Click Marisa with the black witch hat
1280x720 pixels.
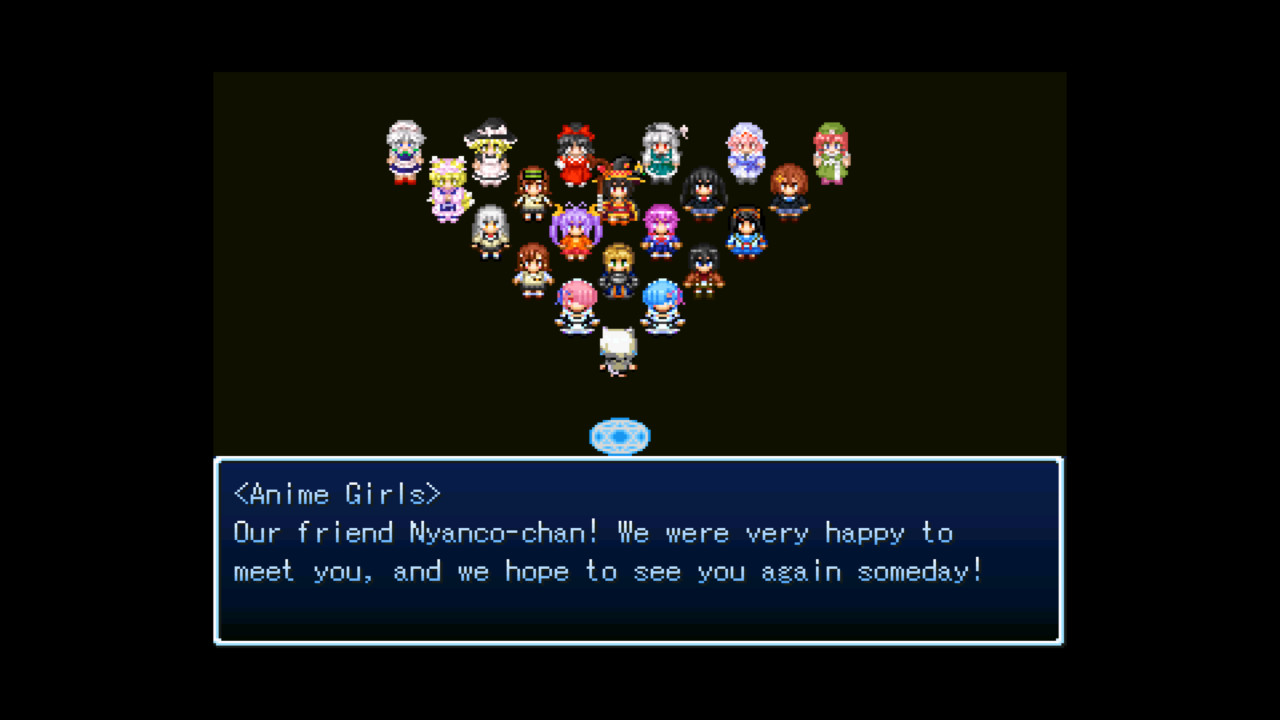(x=490, y=150)
